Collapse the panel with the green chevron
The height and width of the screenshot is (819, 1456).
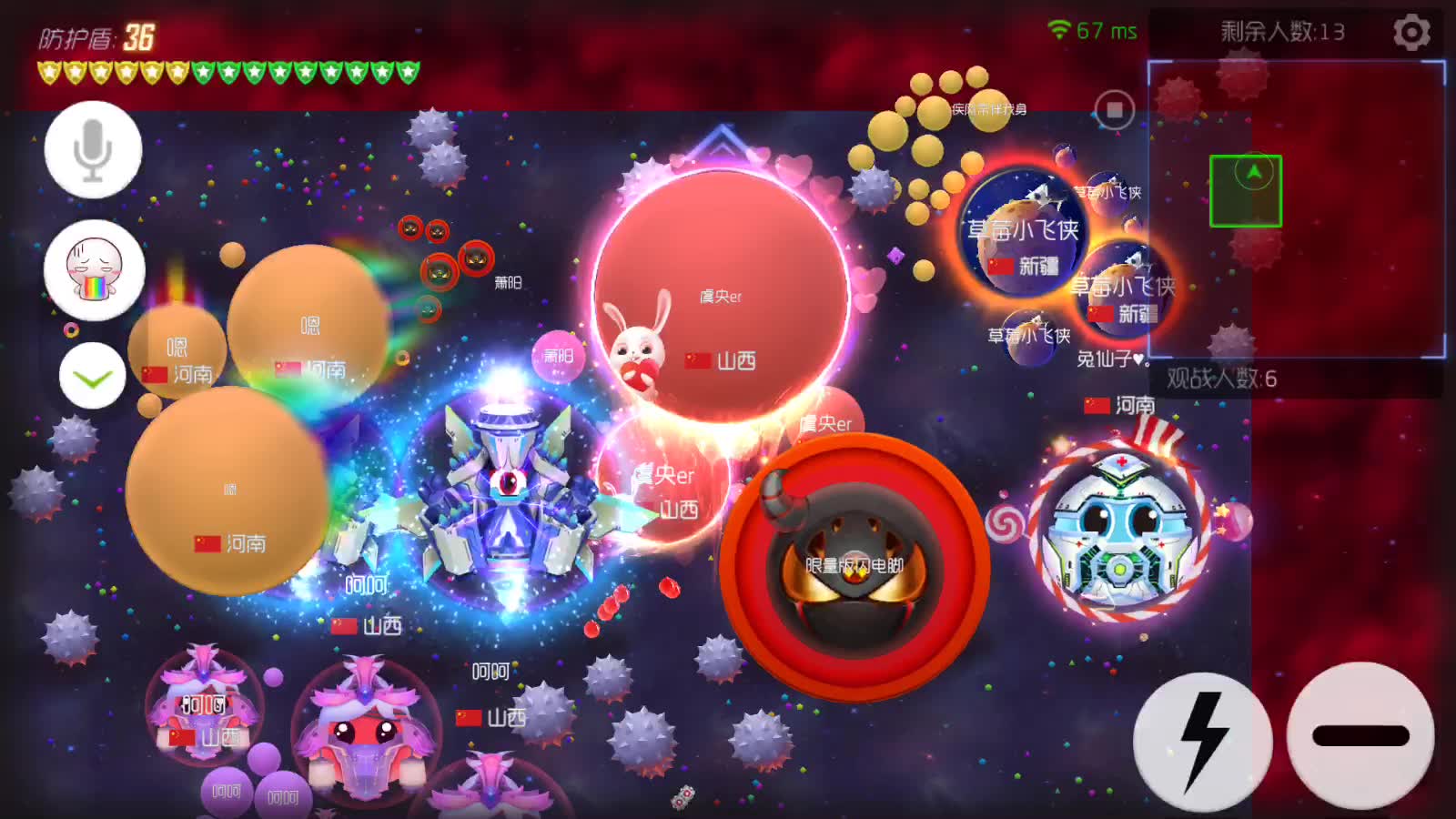(x=92, y=376)
